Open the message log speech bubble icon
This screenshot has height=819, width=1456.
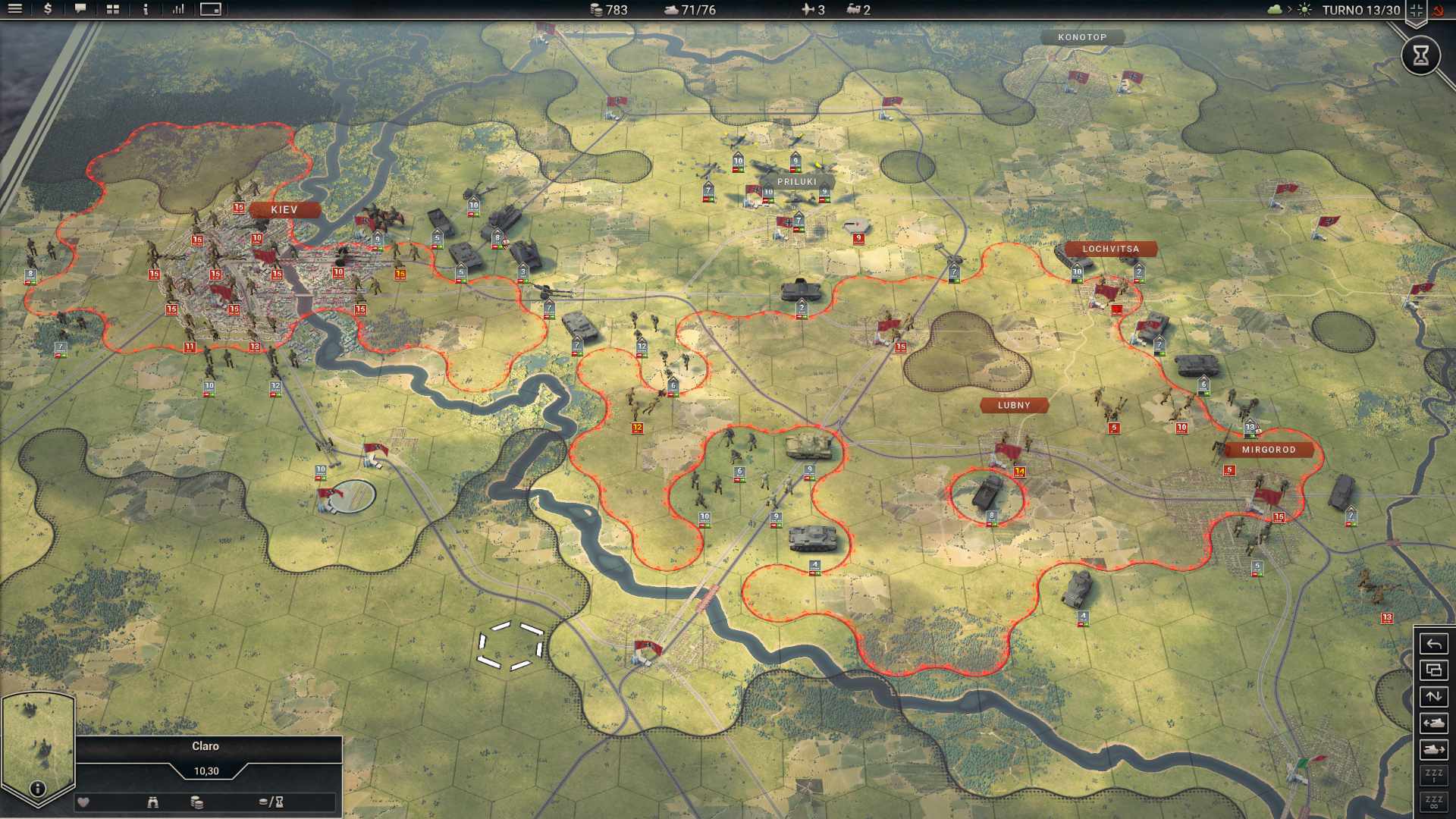80,10
